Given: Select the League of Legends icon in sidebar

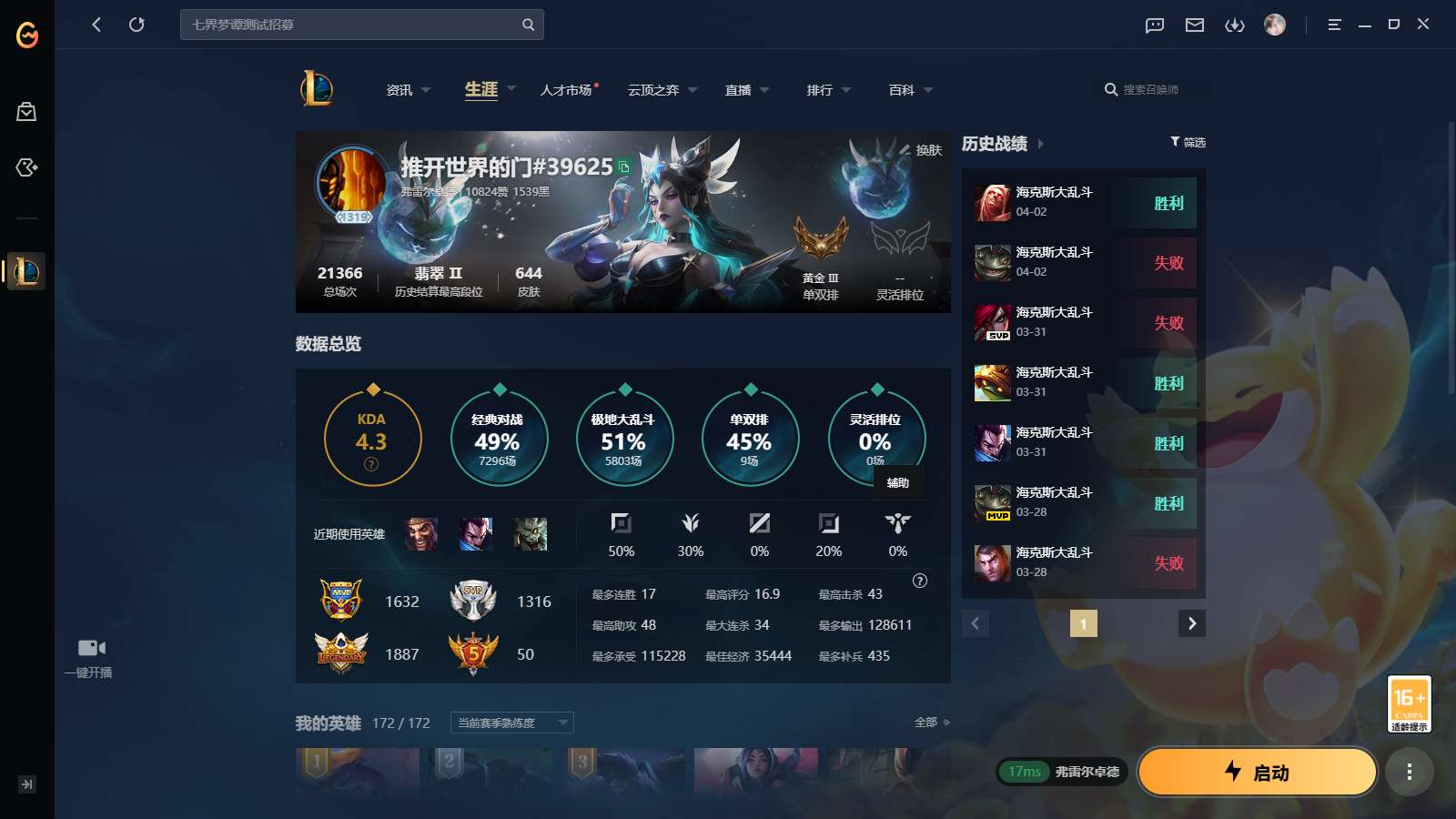Looking at the screenshot, I should 26,271.
